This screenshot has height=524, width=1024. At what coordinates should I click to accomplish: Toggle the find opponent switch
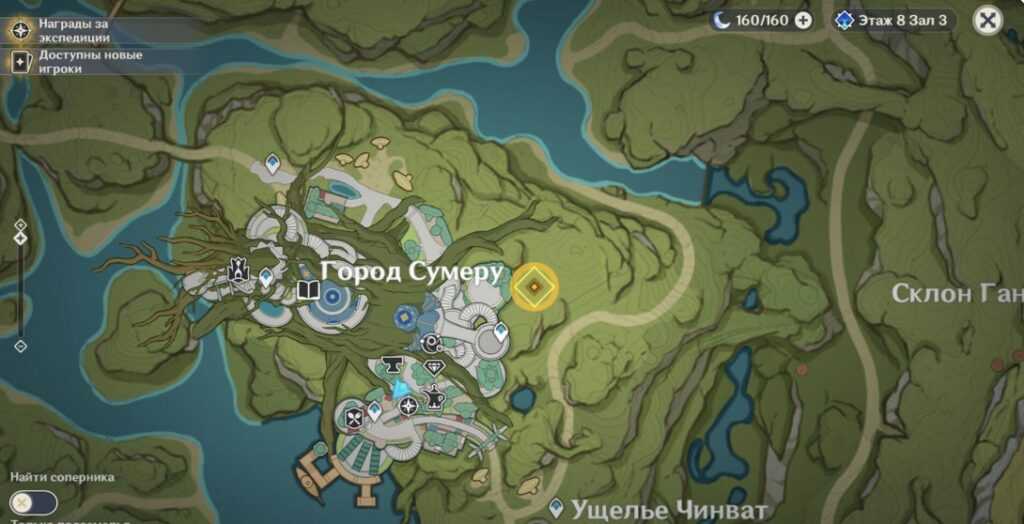(x=33, y=502)
